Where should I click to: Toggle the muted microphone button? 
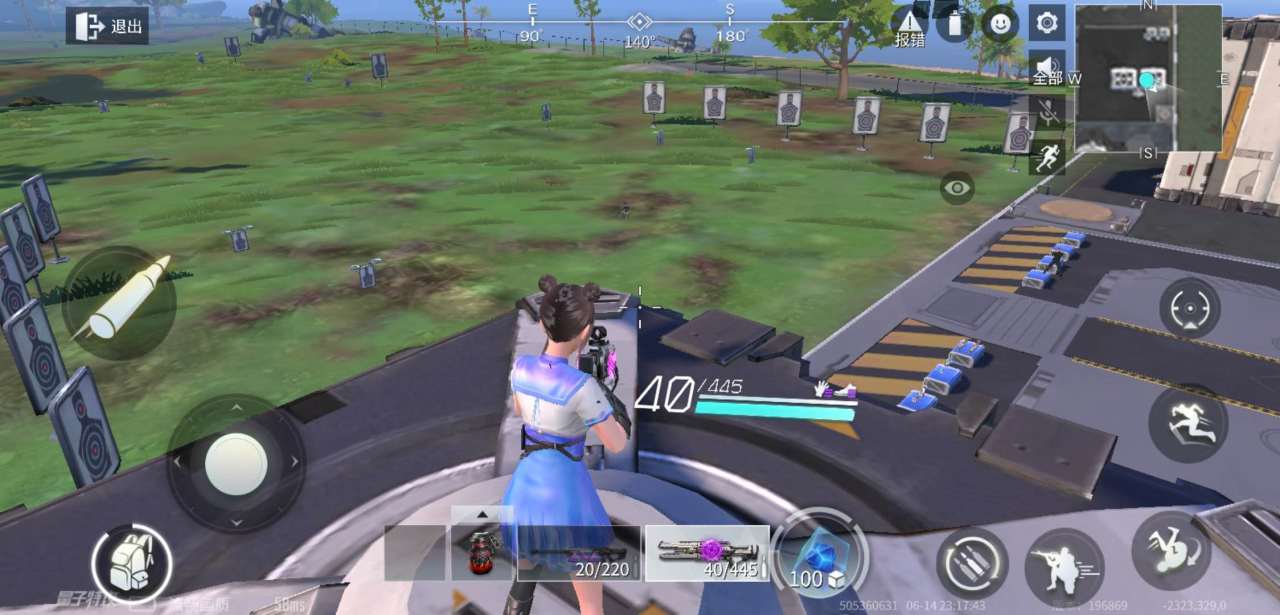tap(1047, 112)
